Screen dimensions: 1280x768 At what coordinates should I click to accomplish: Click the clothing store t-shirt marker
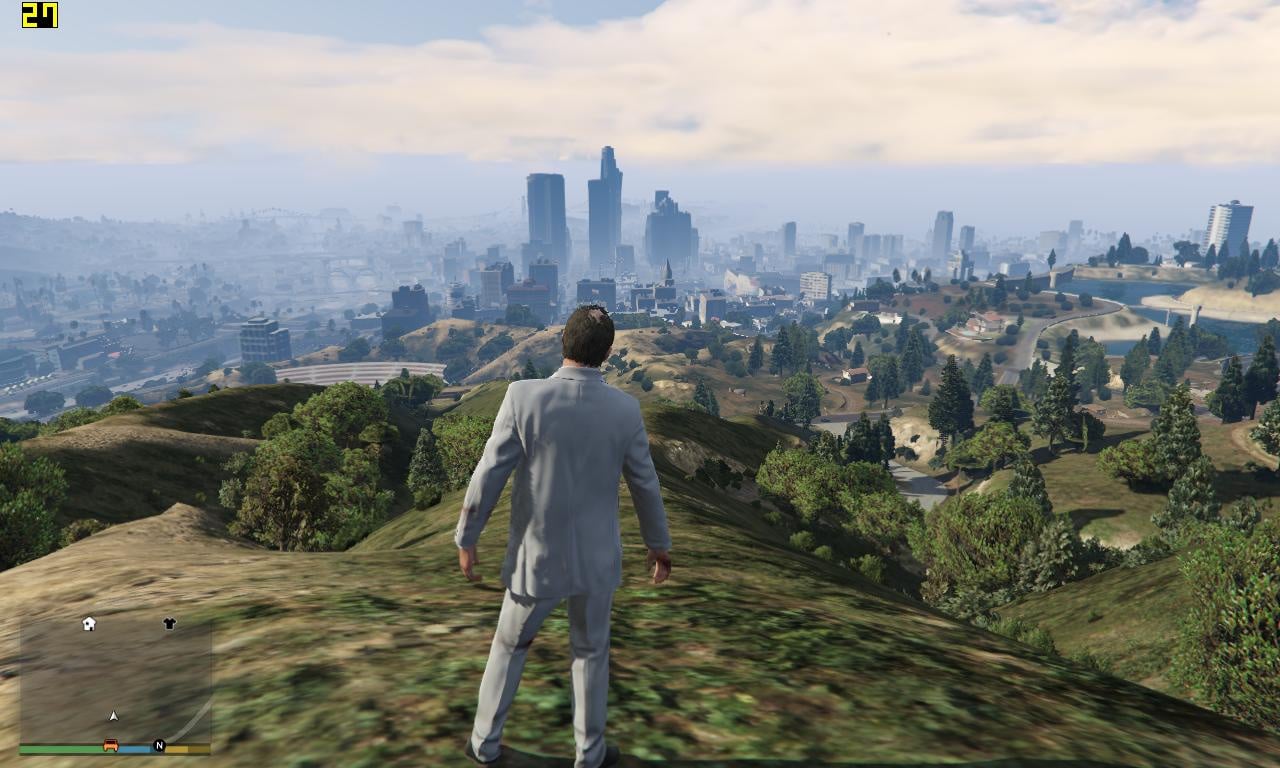pyautogui.click(x=169, y=624)
